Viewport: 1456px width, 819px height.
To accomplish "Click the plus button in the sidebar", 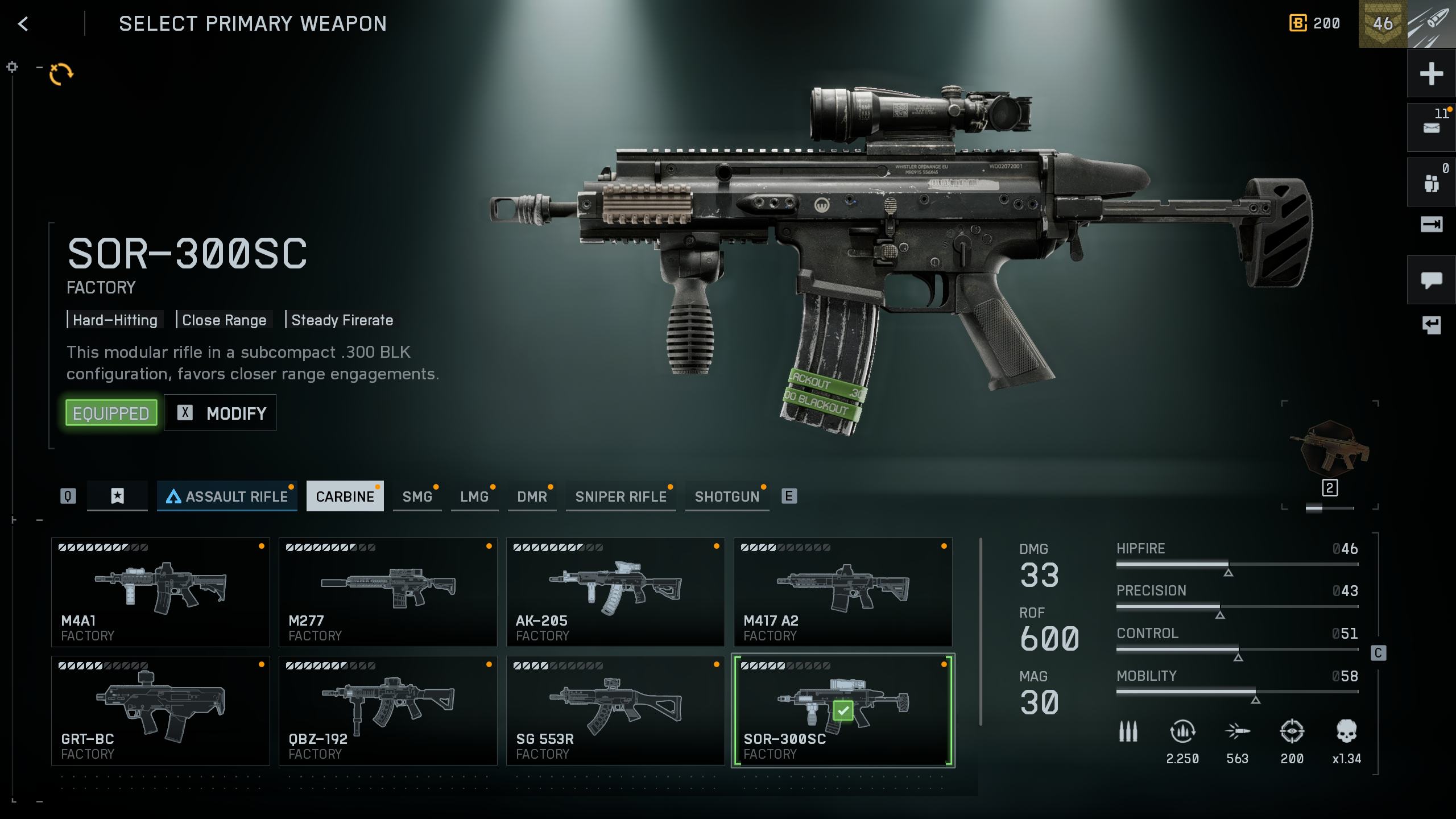I will point(1431,74).
